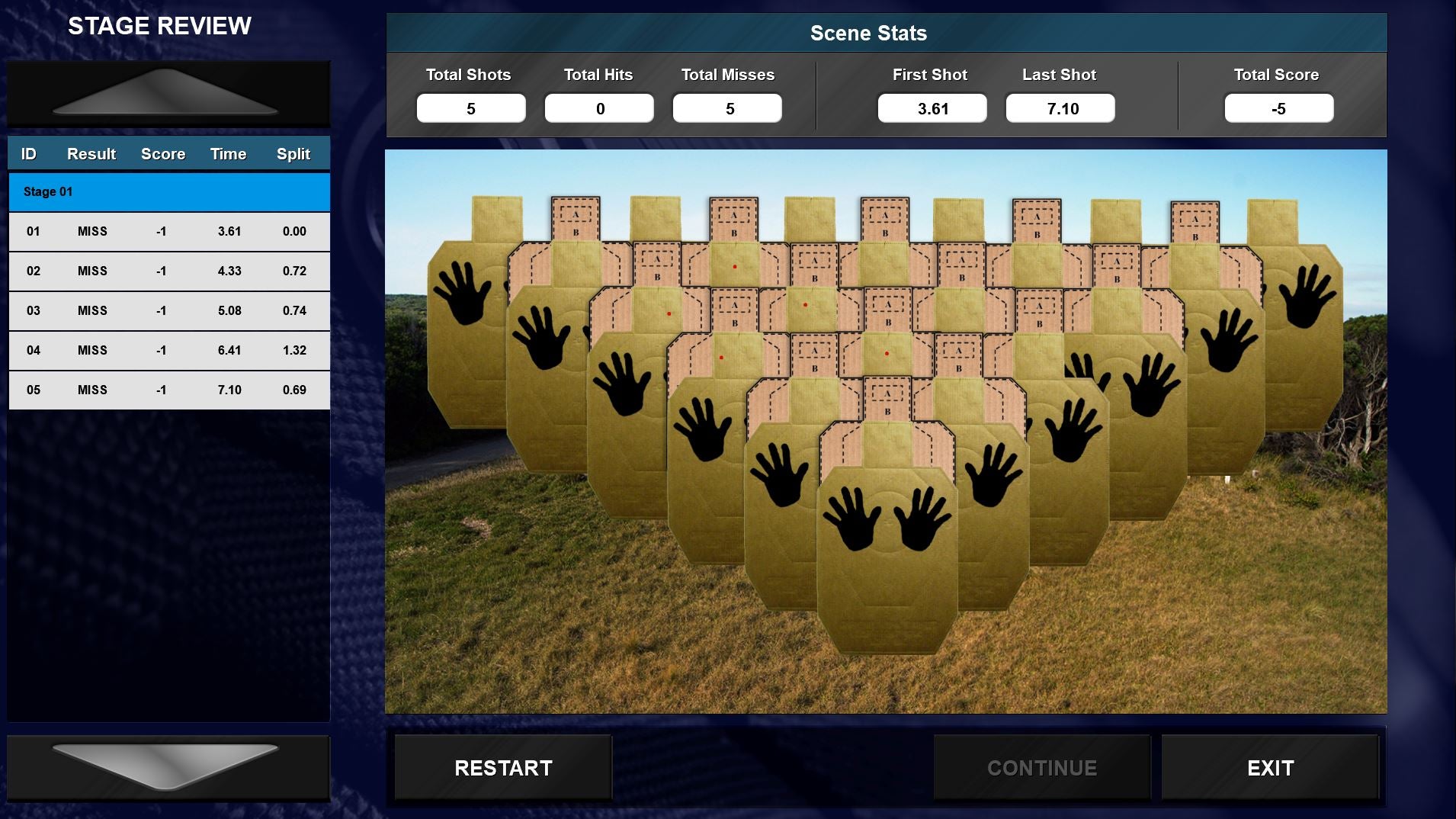1456x819 pixels.
Task: Highlight shot 03 with time 5.08
Action: (168, 311)
